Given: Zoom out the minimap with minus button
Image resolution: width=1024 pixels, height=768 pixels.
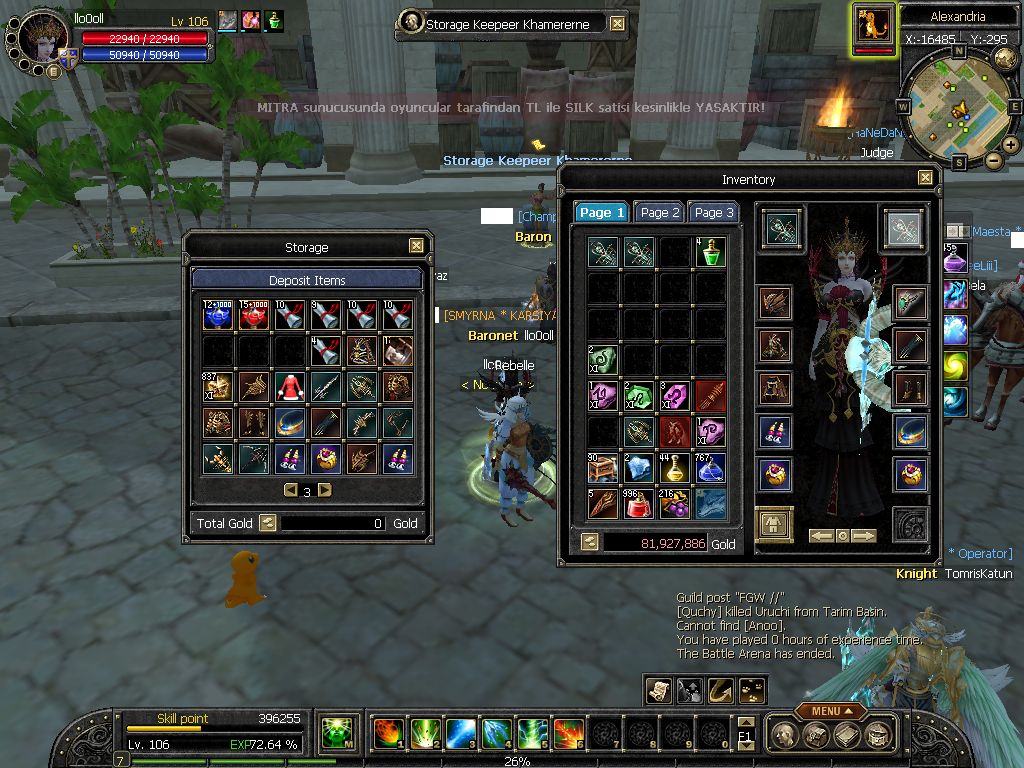Looking at the screenshot, I should [994, 160].
